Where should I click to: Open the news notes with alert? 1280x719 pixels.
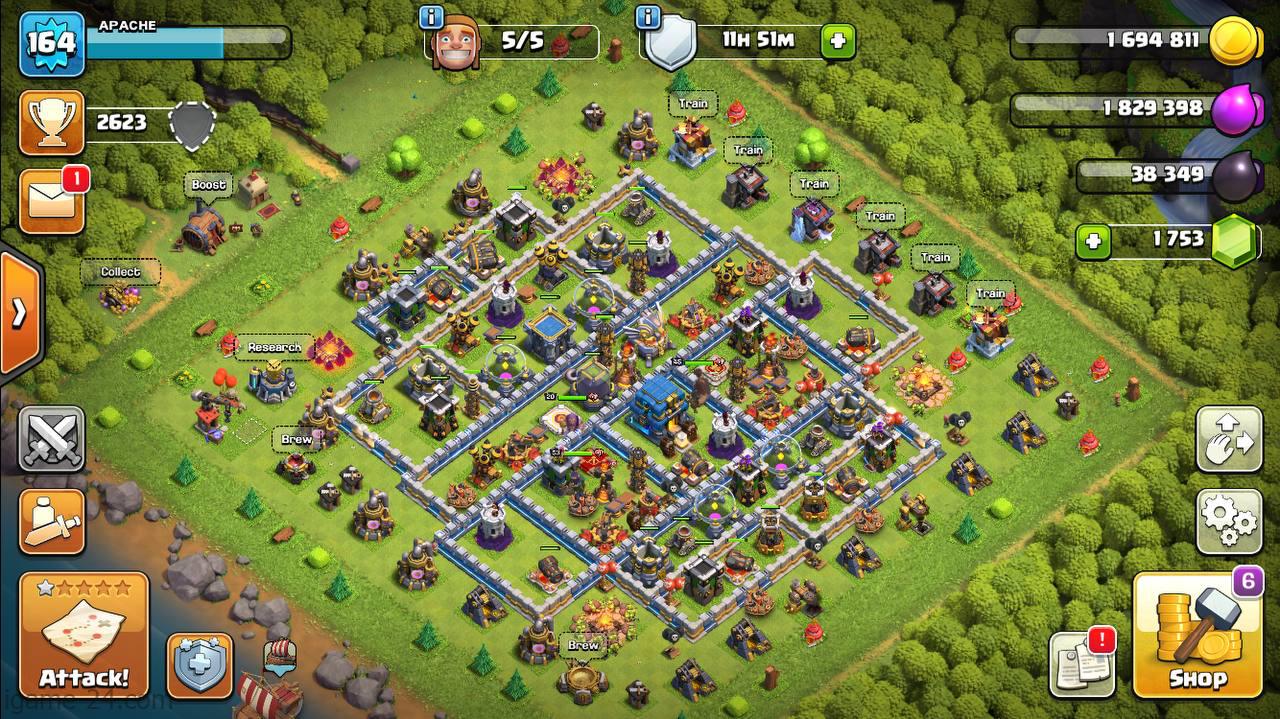pyautogui.click(x=1082, y=665)
